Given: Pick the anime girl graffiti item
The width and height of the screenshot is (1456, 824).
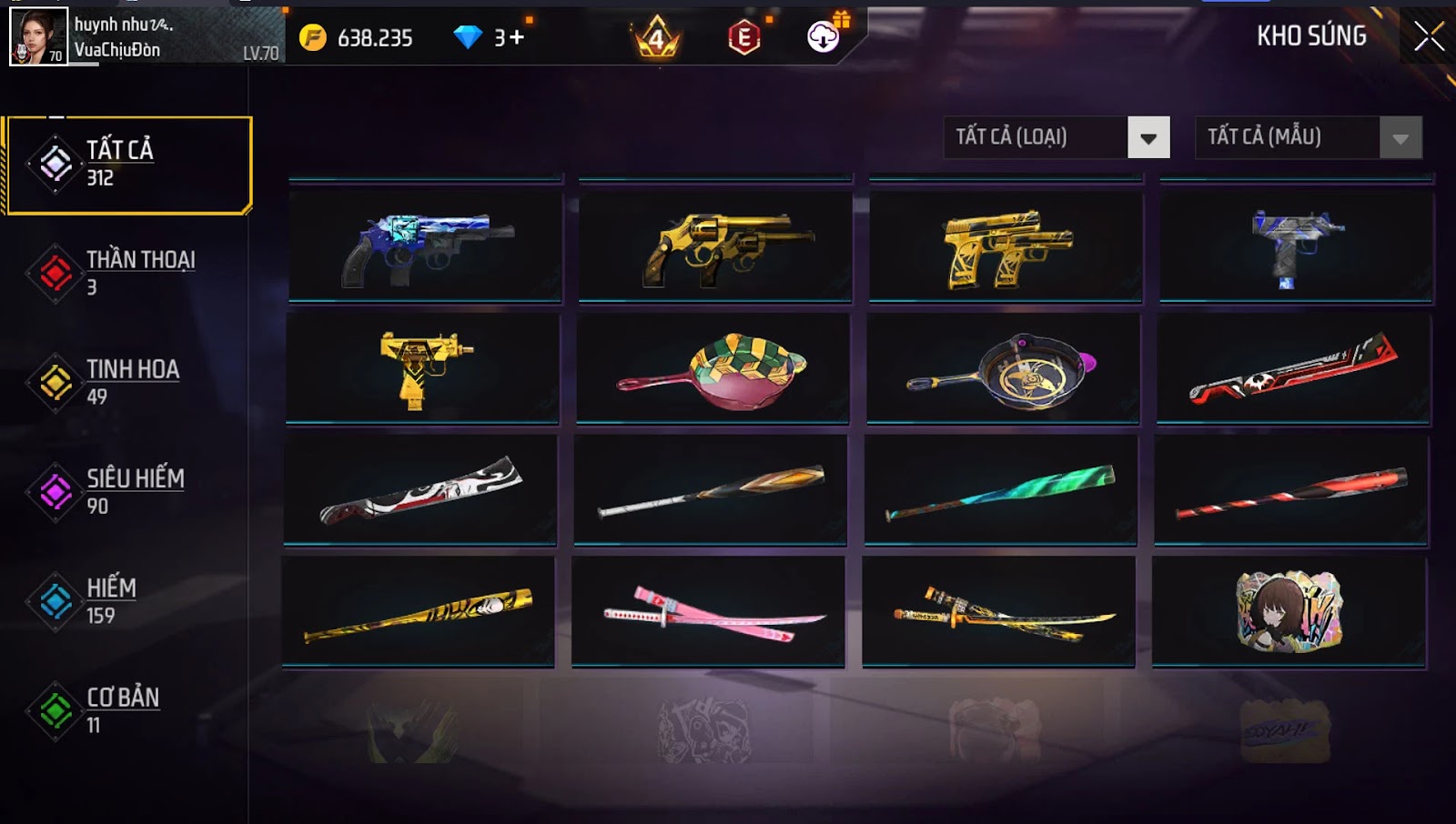Looking at the screenshot, I should [1289, 612].
